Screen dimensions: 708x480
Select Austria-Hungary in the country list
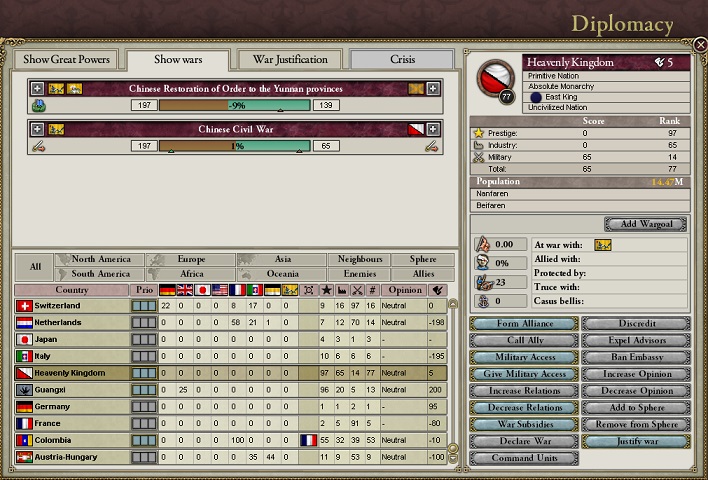70,457
